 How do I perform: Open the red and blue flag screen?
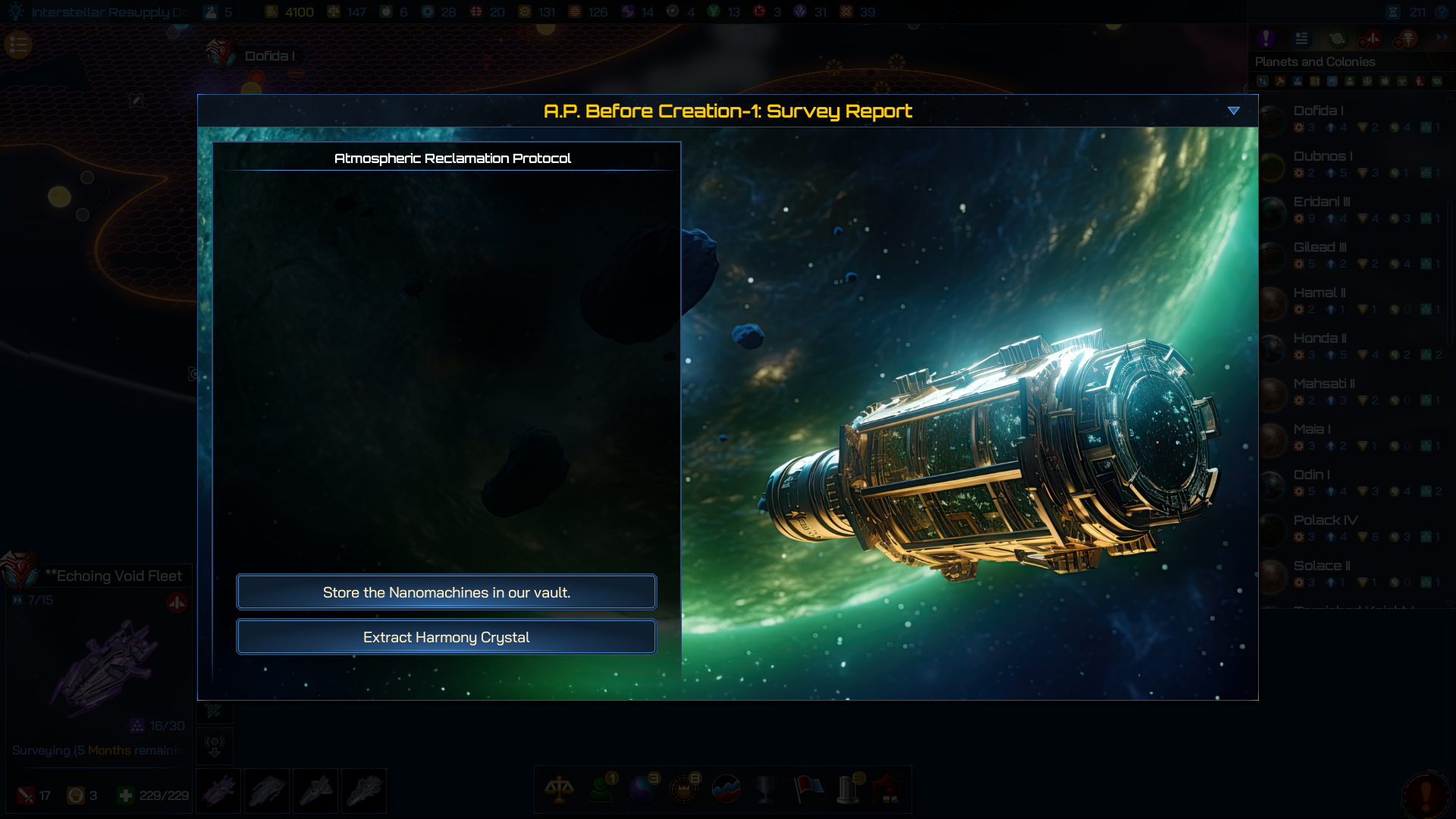(x=808, y=789)
